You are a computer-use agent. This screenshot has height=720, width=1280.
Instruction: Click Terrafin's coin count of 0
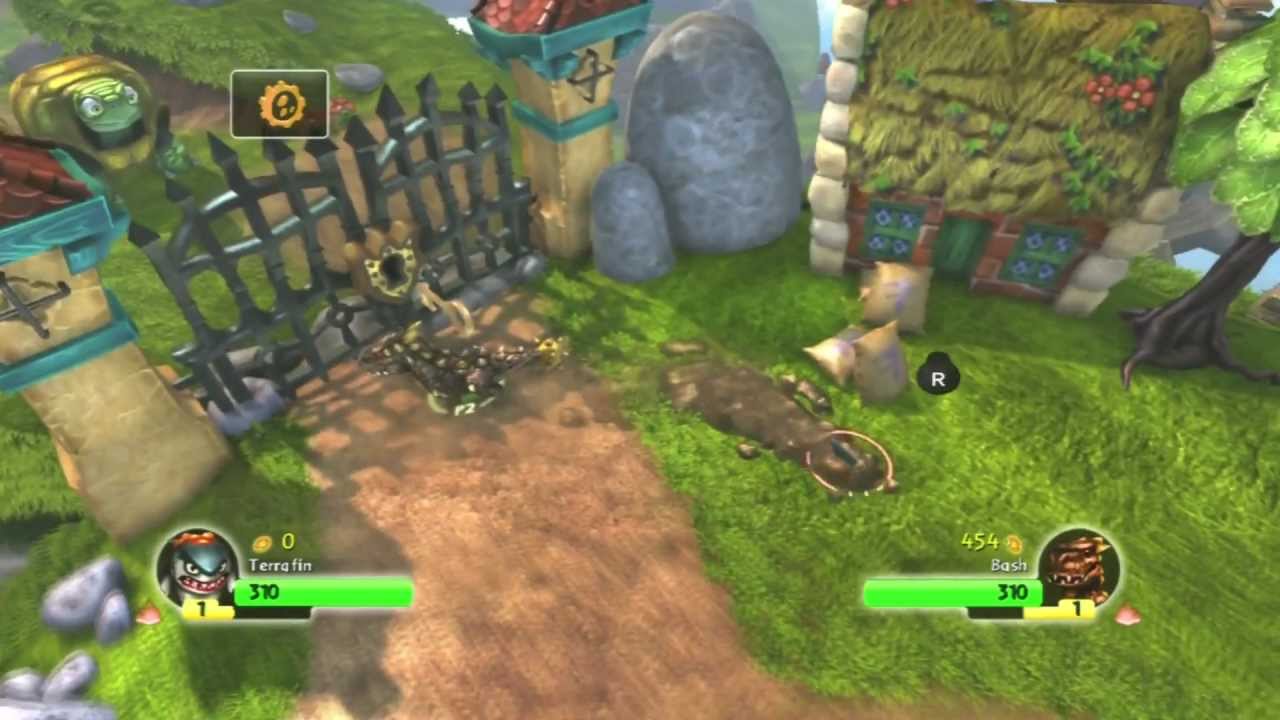click(288, 541)
